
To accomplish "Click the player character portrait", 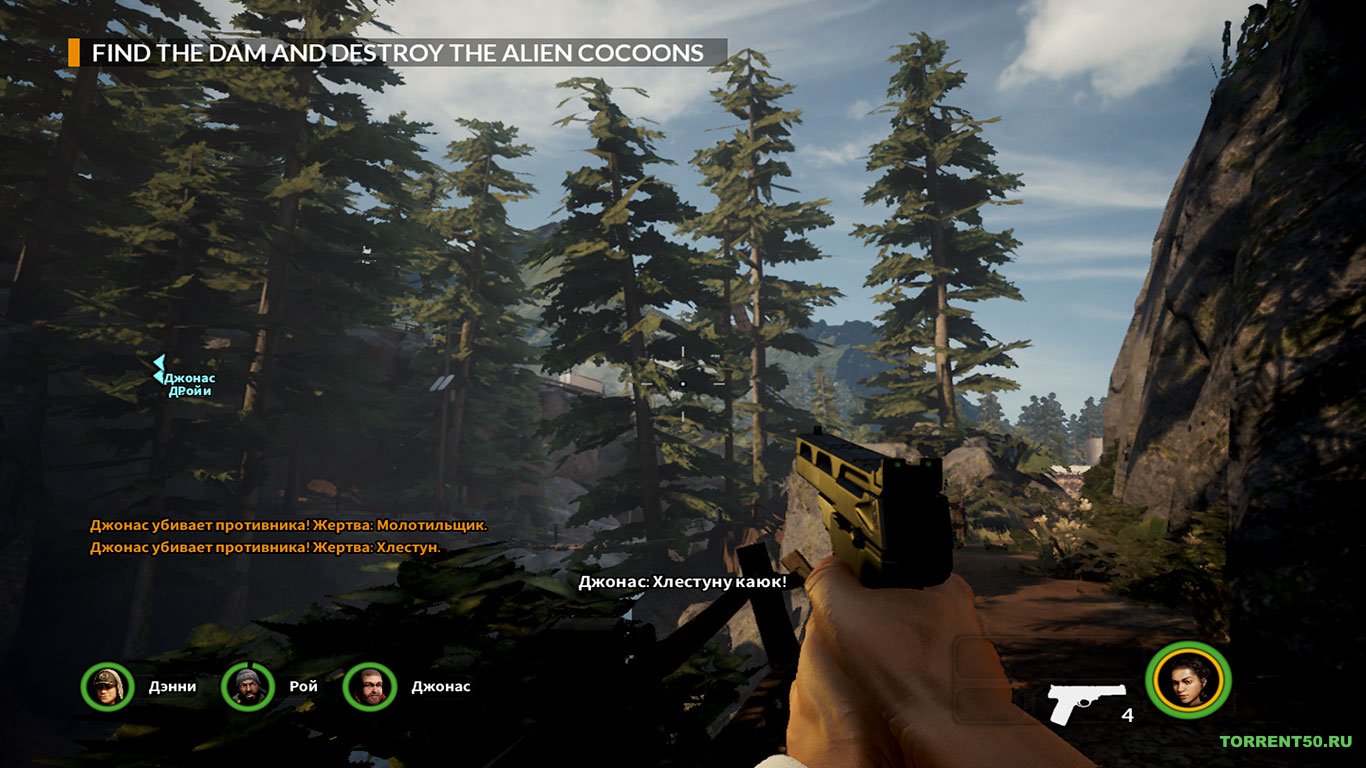I will [1188, 681].
